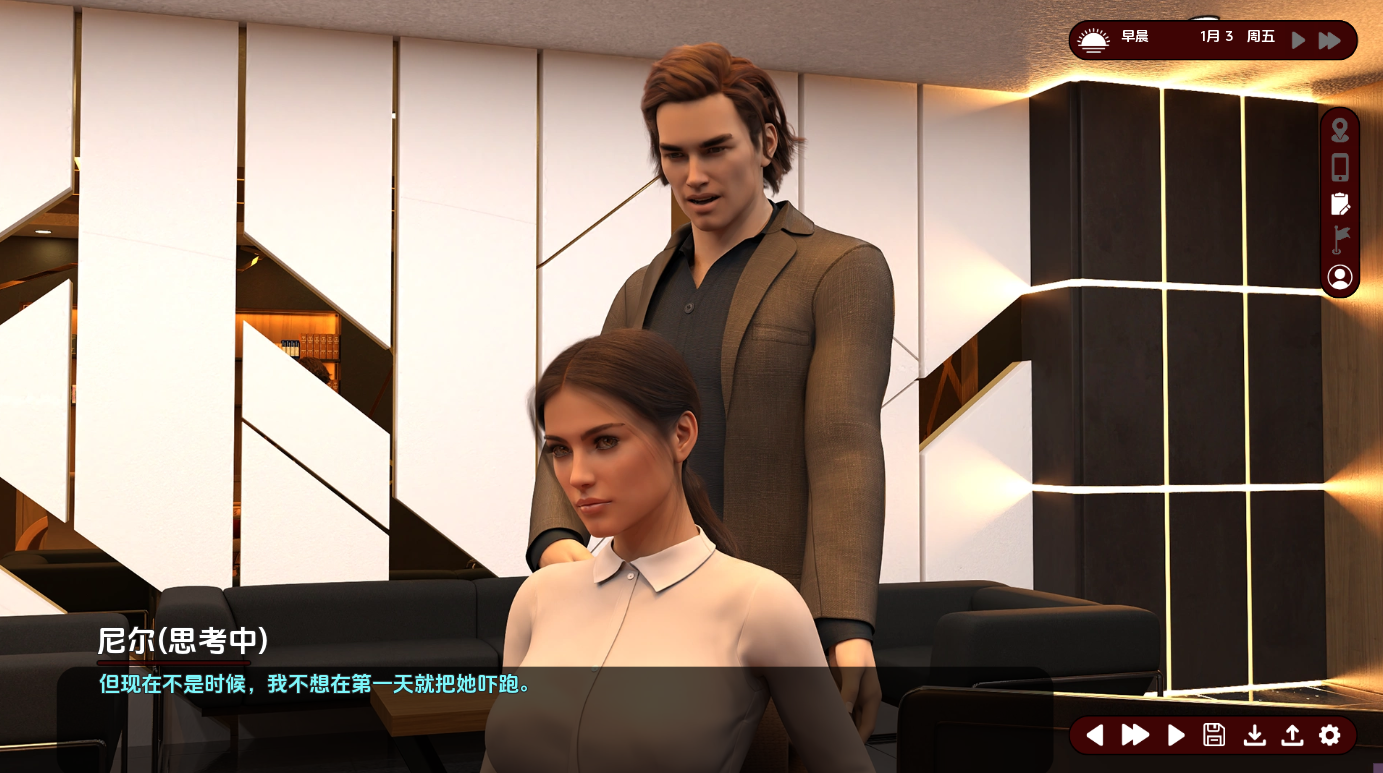
Task: Advance time with single play arrow
Action: tap(1298, 40)
